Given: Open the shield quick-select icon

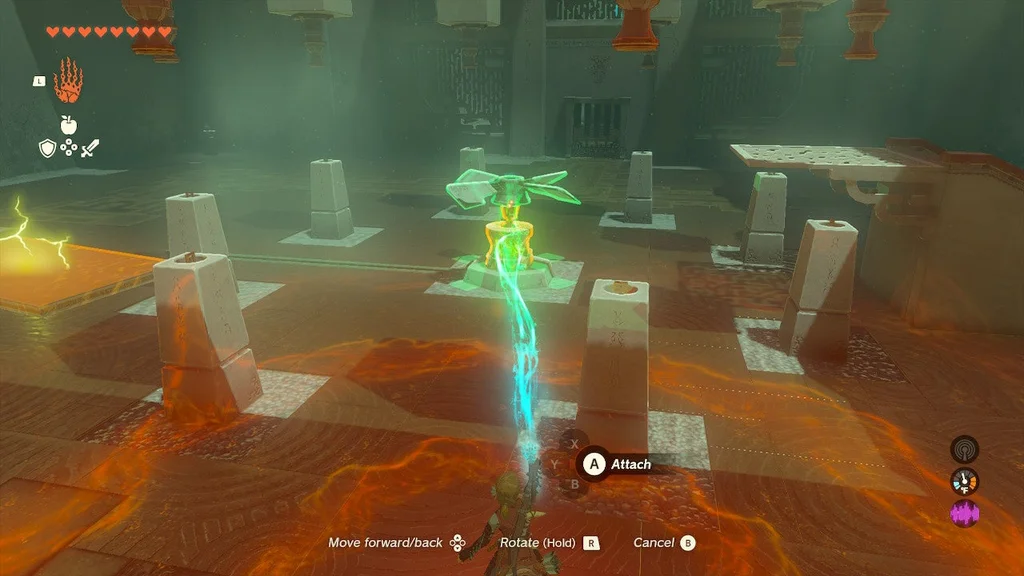Looking at the screenshot, I should click(47, 149).
